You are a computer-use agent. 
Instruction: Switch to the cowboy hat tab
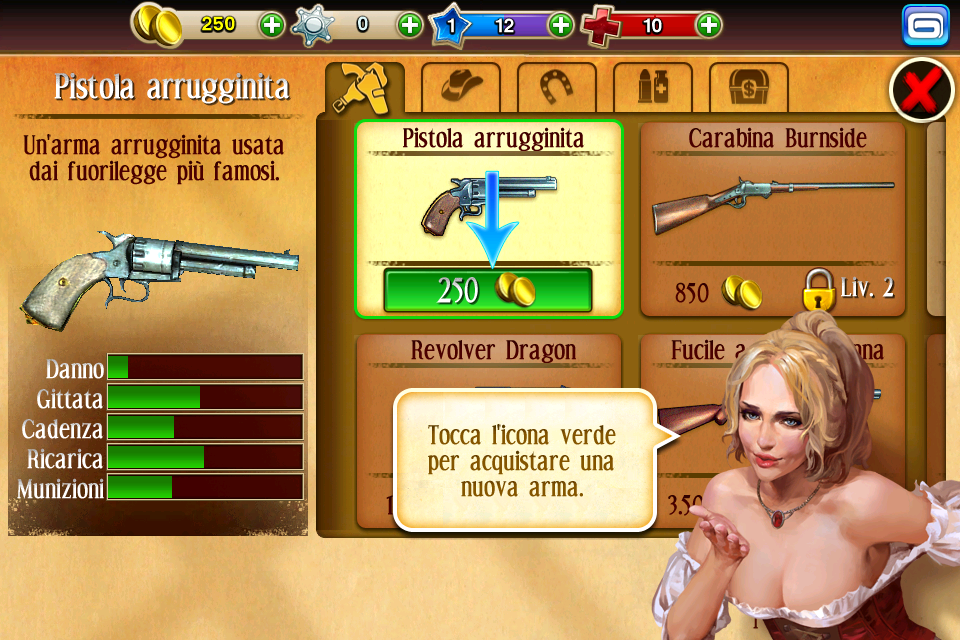point(460,88)
